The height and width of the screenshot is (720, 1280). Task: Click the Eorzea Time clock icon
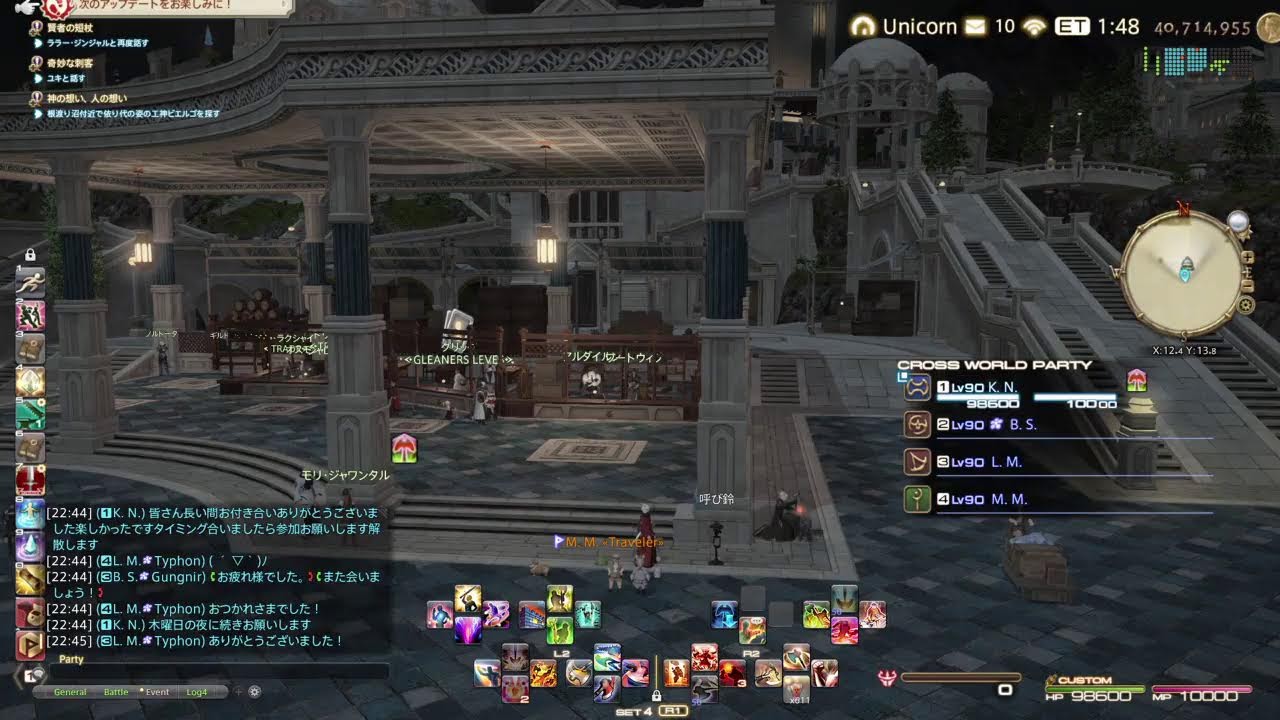(x=1072, y=27)
